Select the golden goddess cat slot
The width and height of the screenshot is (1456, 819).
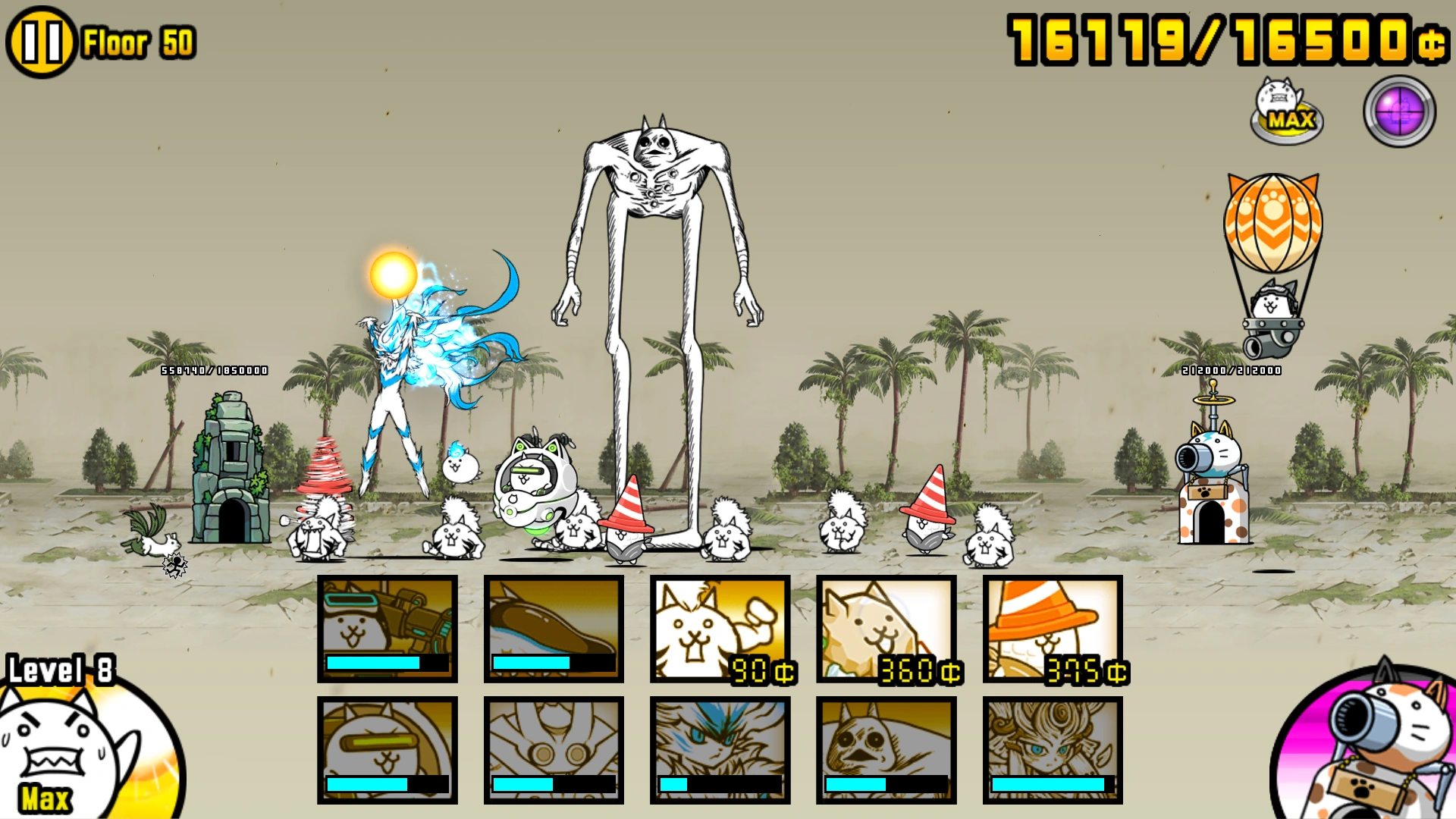pos(1051,747)
